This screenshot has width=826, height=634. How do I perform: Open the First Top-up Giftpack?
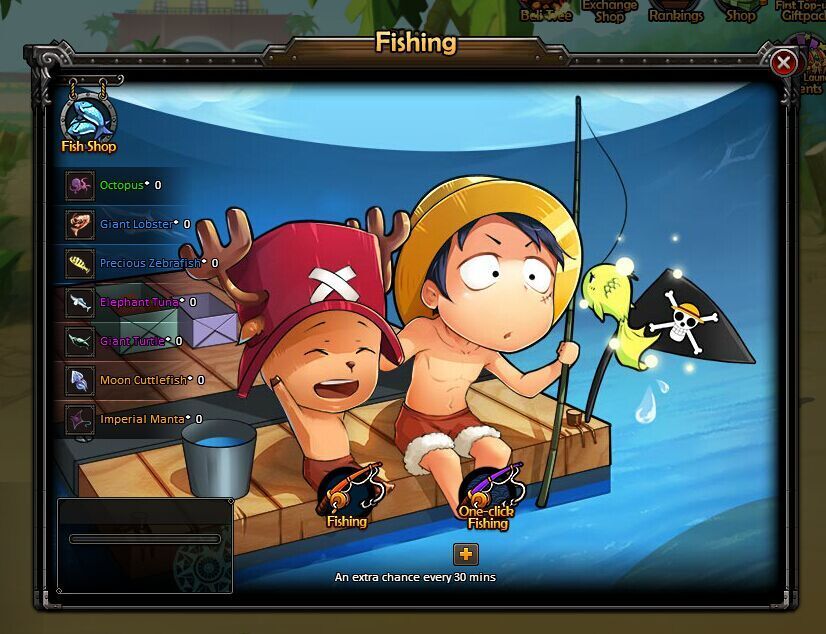(799, 11)
